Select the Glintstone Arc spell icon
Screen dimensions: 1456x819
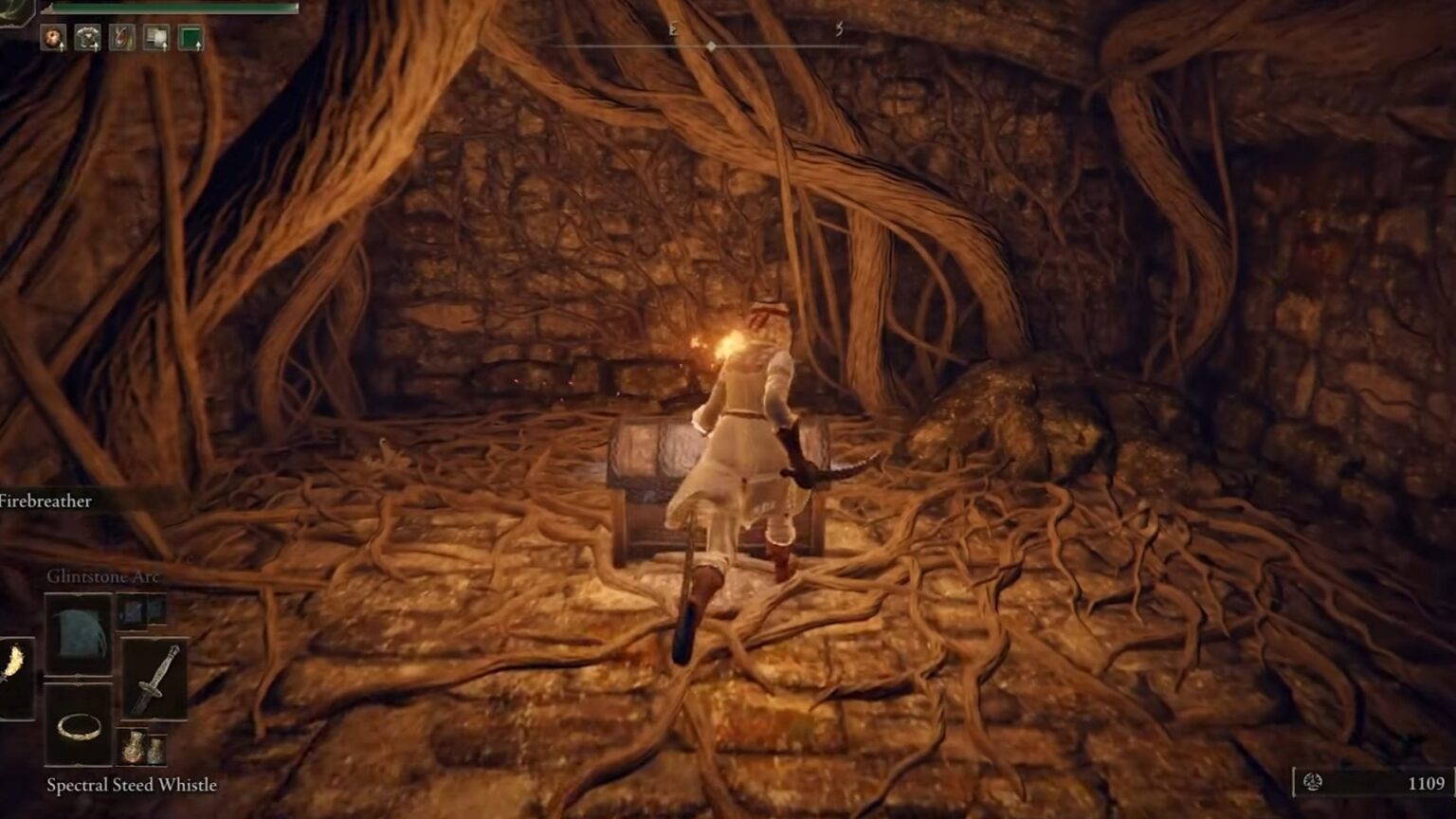click(78, 634)
